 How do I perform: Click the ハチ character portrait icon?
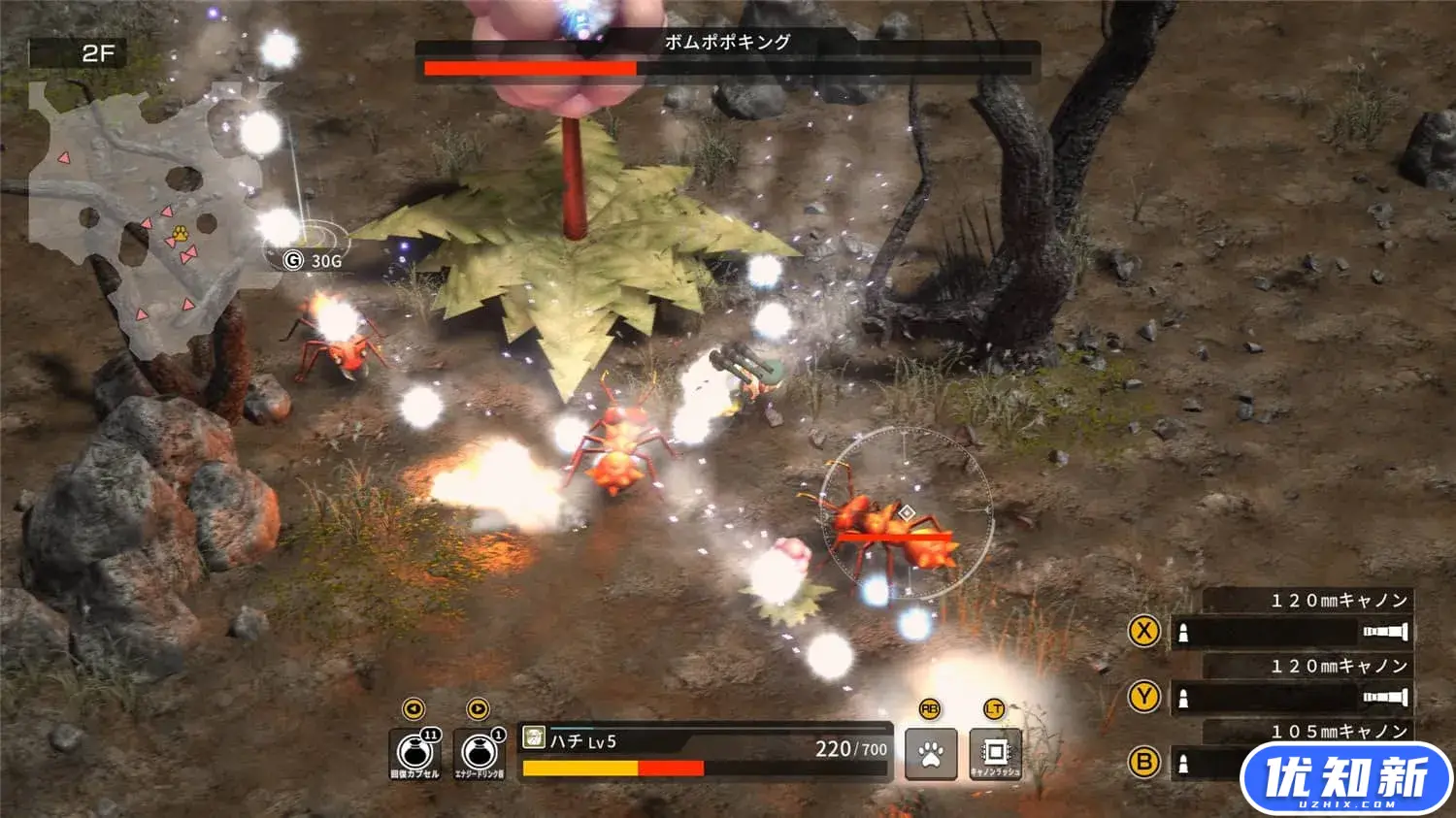tap(534, 739)
